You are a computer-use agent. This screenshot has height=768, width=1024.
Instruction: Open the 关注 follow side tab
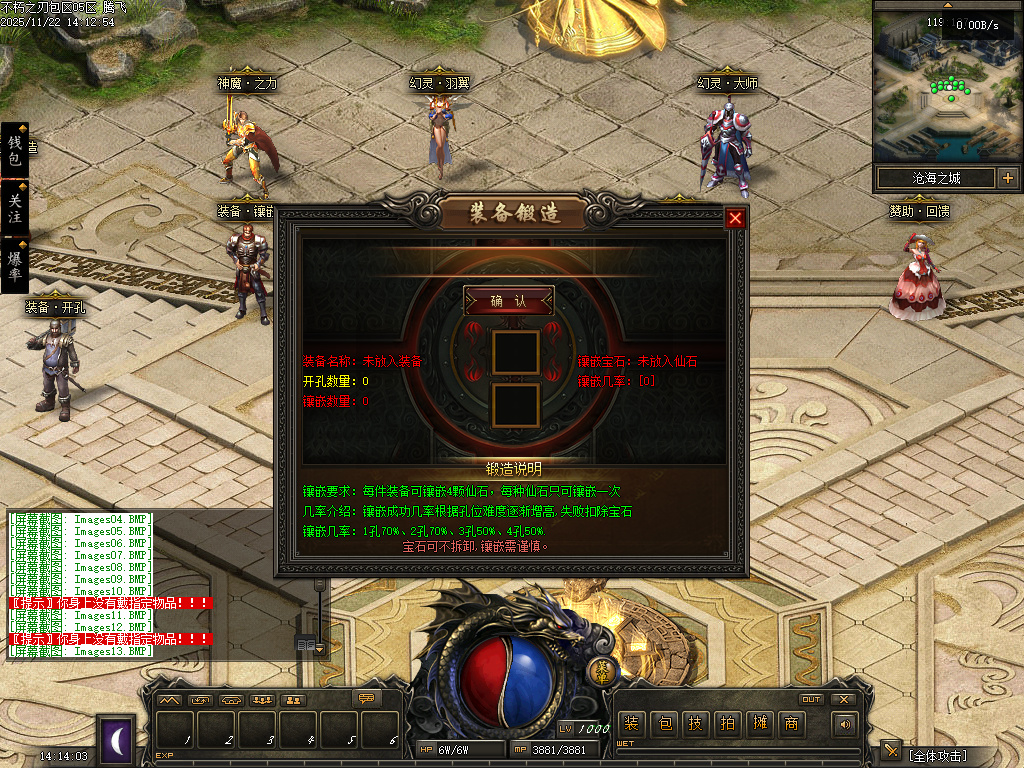(x=15, y=208)
